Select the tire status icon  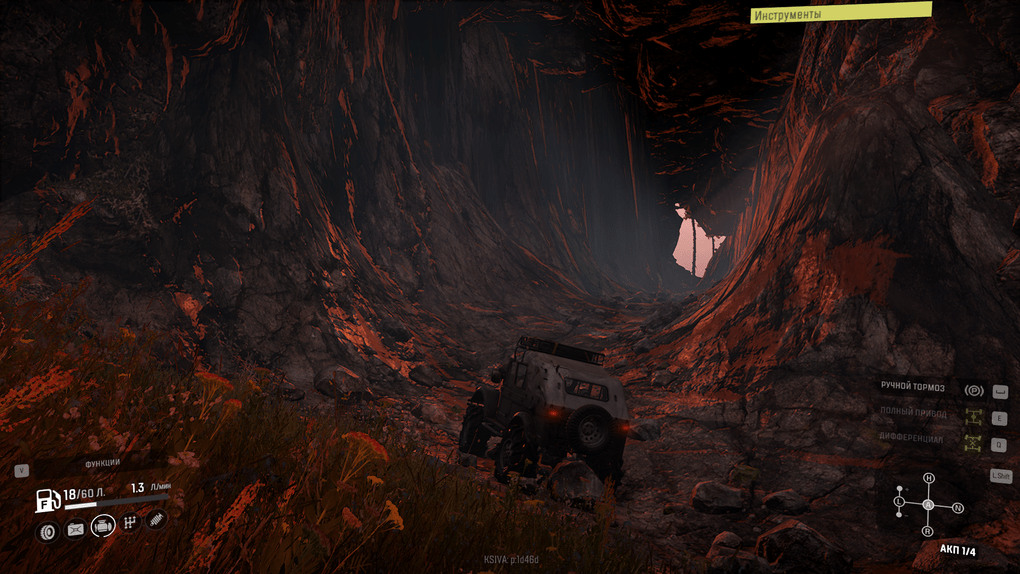[x=47, y=532]
